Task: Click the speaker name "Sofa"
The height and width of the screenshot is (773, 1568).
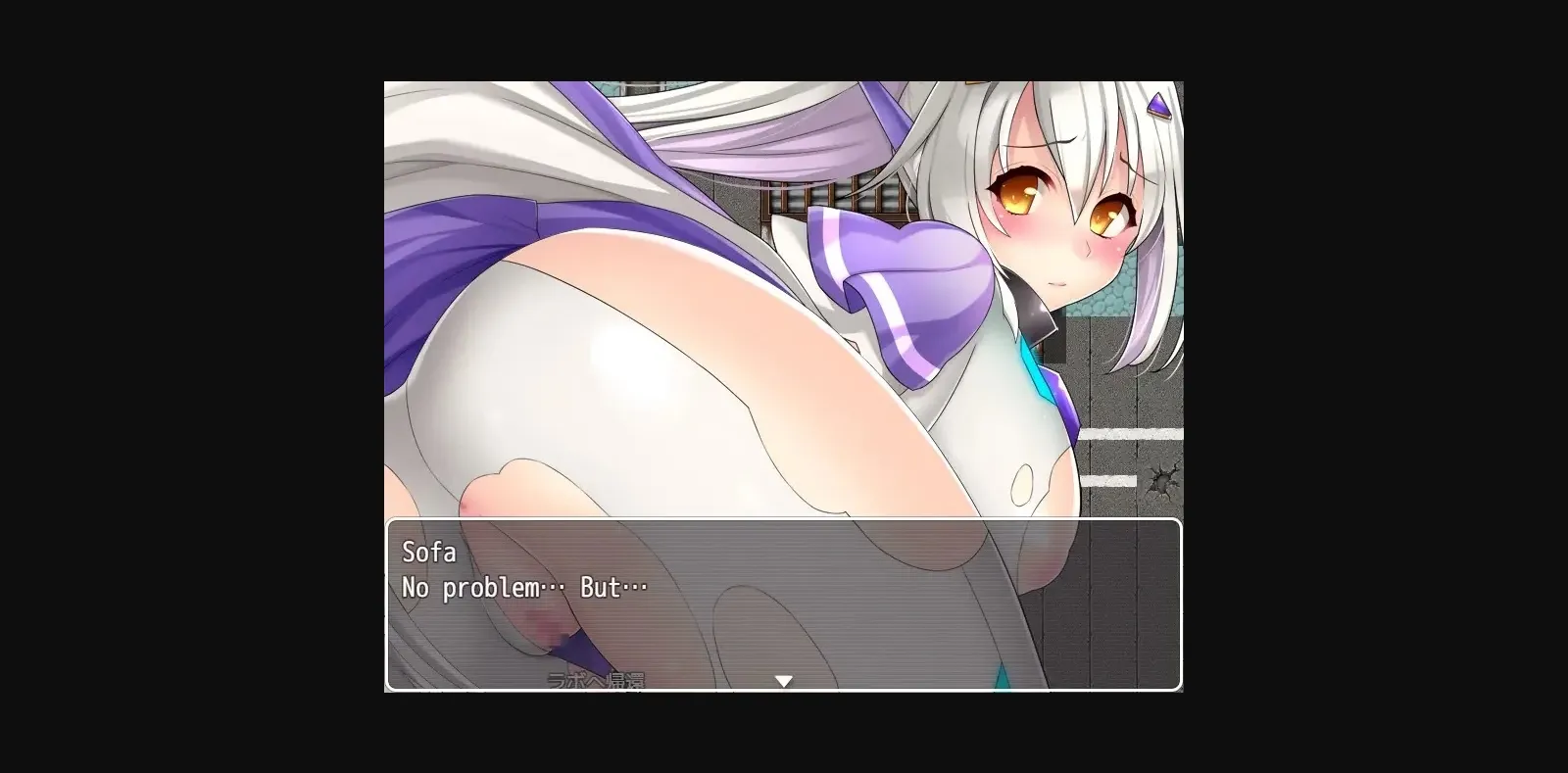Action: pyautogui.click(x=427, y=553)
